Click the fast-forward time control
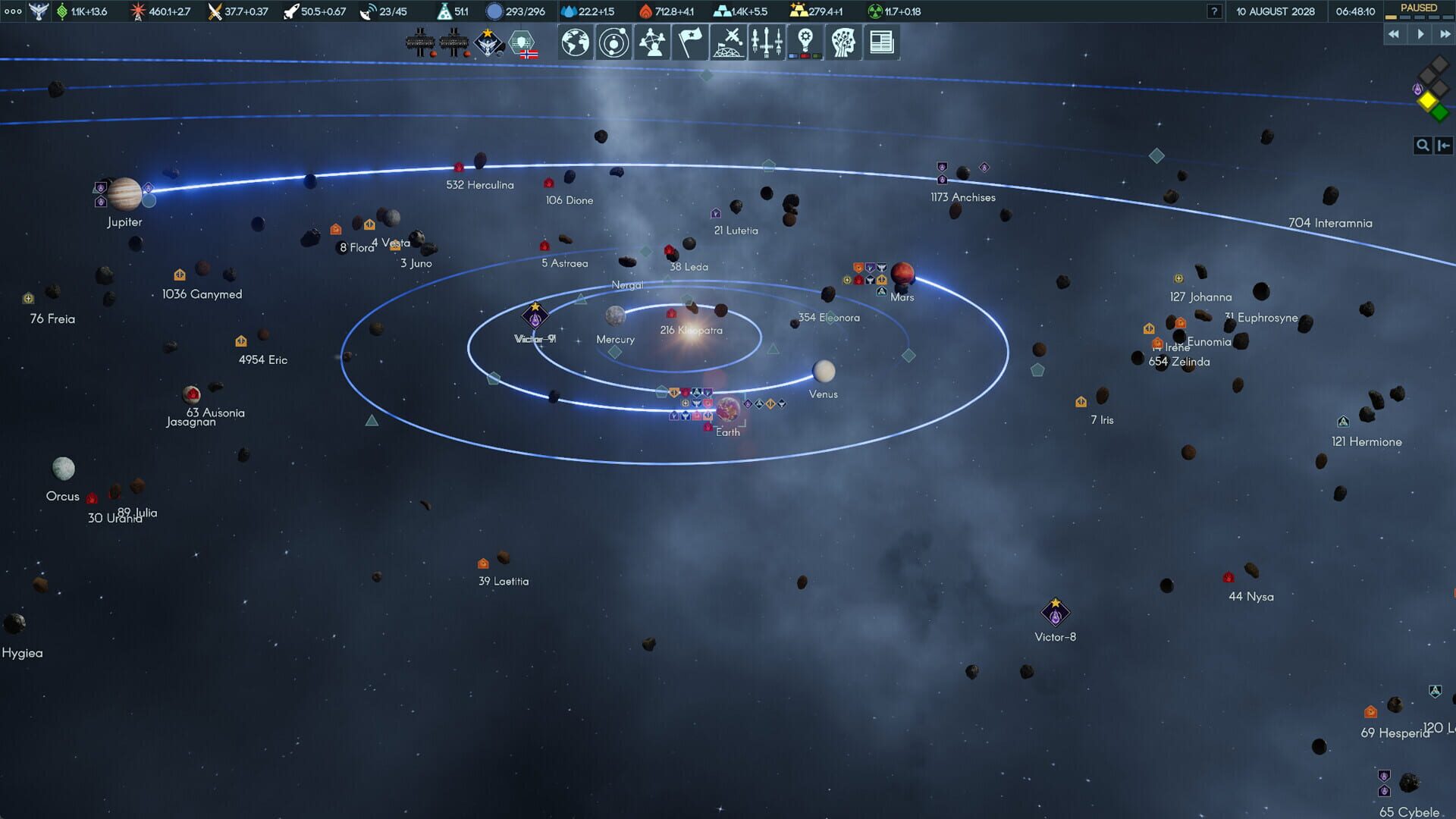 (x=1443, y=33)
